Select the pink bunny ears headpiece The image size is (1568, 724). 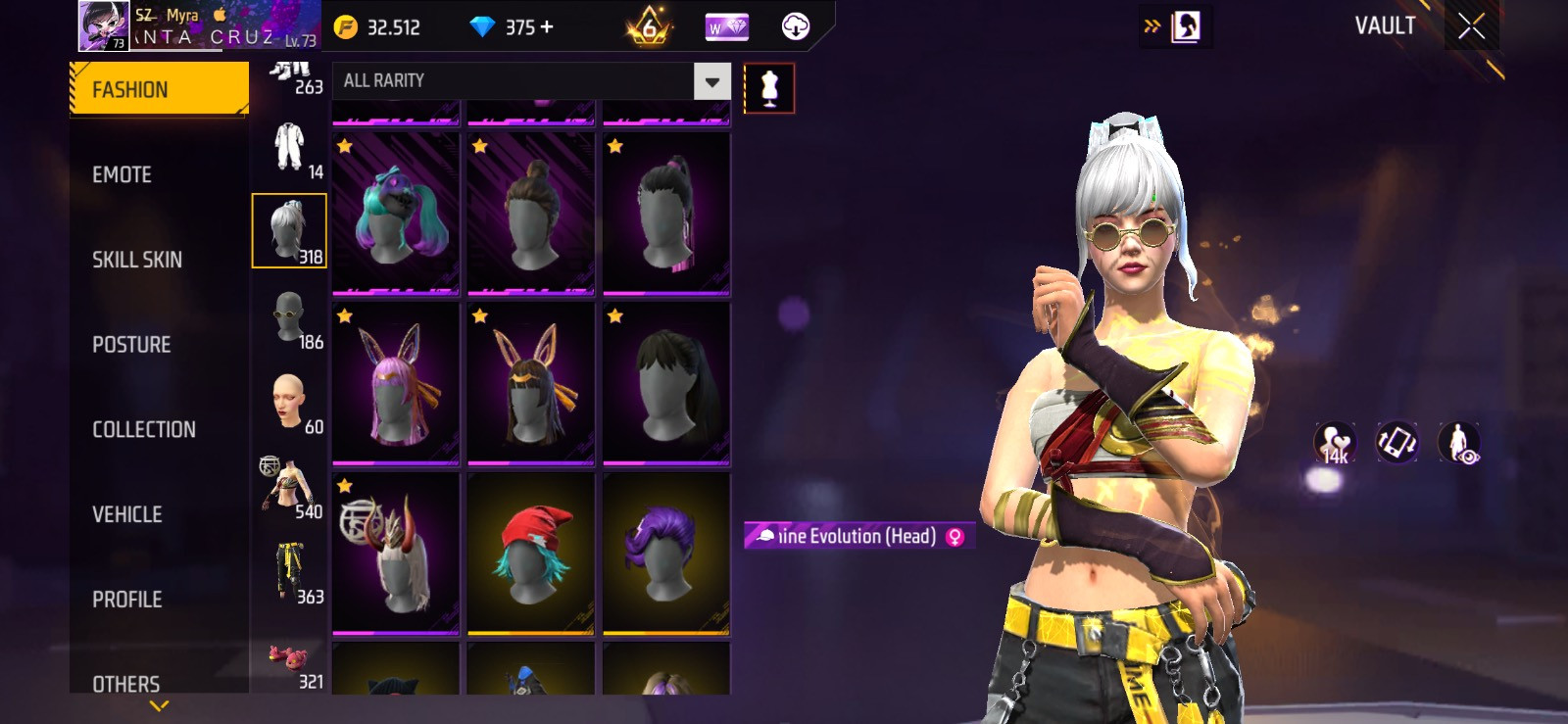click(x=396, y=383)
